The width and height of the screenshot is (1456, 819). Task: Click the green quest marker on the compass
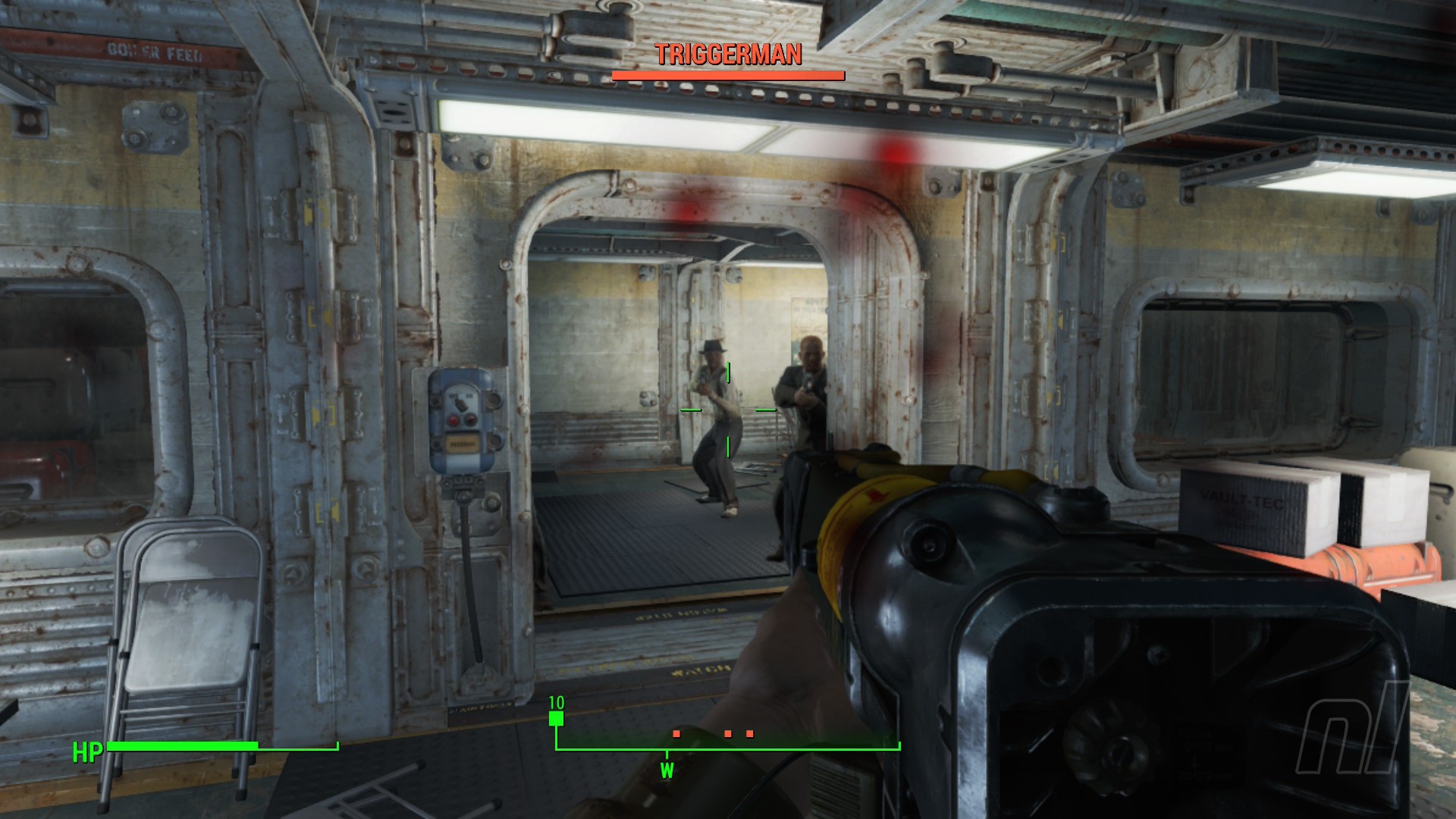556,718
